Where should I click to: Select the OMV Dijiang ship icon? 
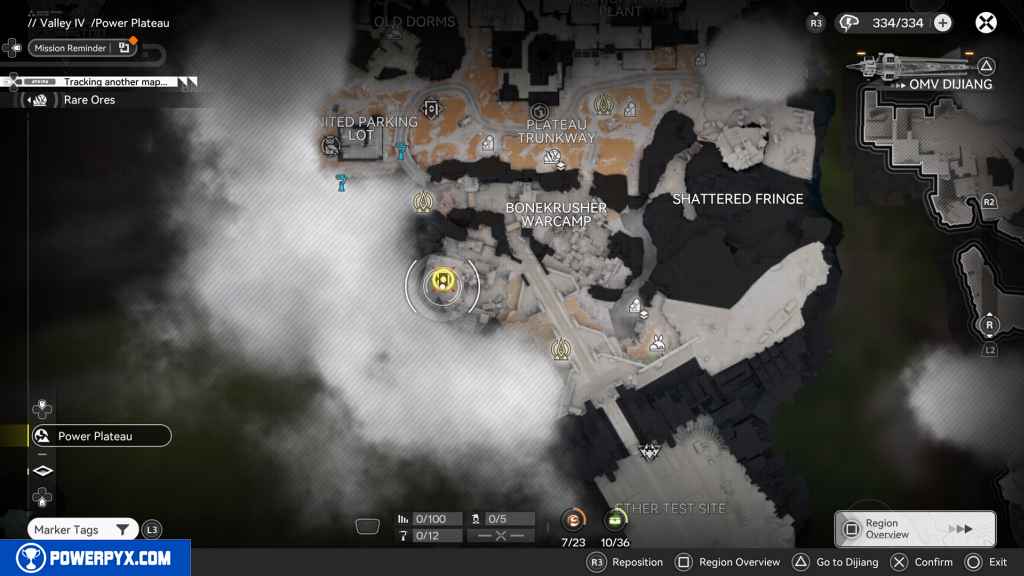(906, 66)
